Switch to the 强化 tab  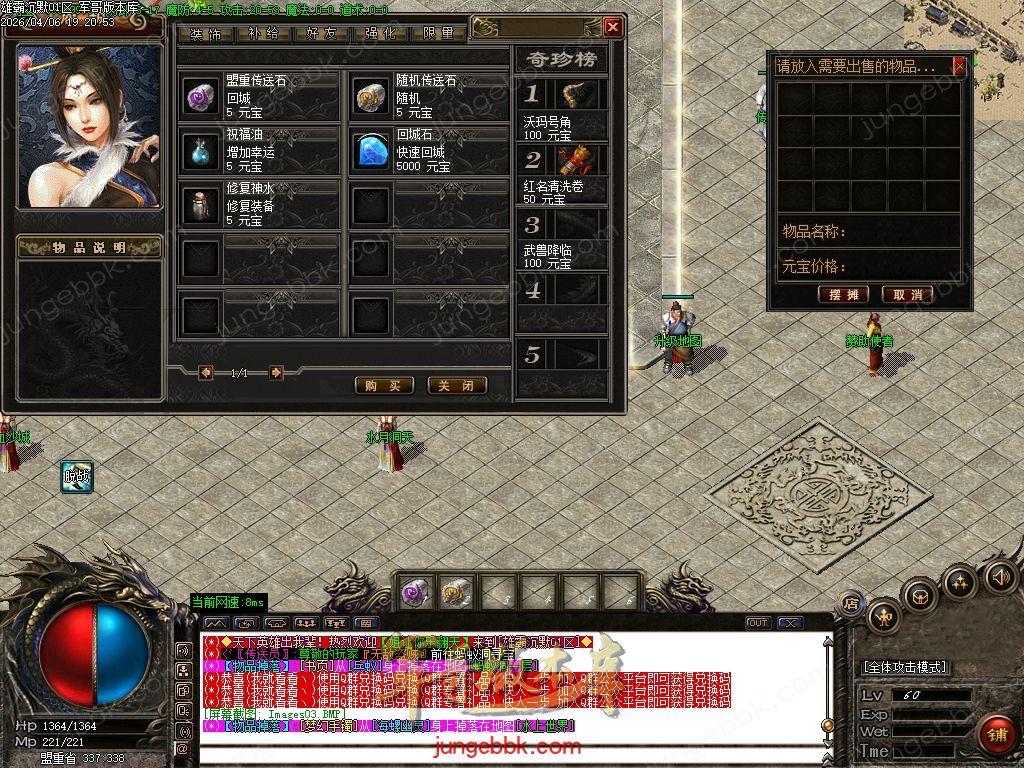tap(379, 33)
